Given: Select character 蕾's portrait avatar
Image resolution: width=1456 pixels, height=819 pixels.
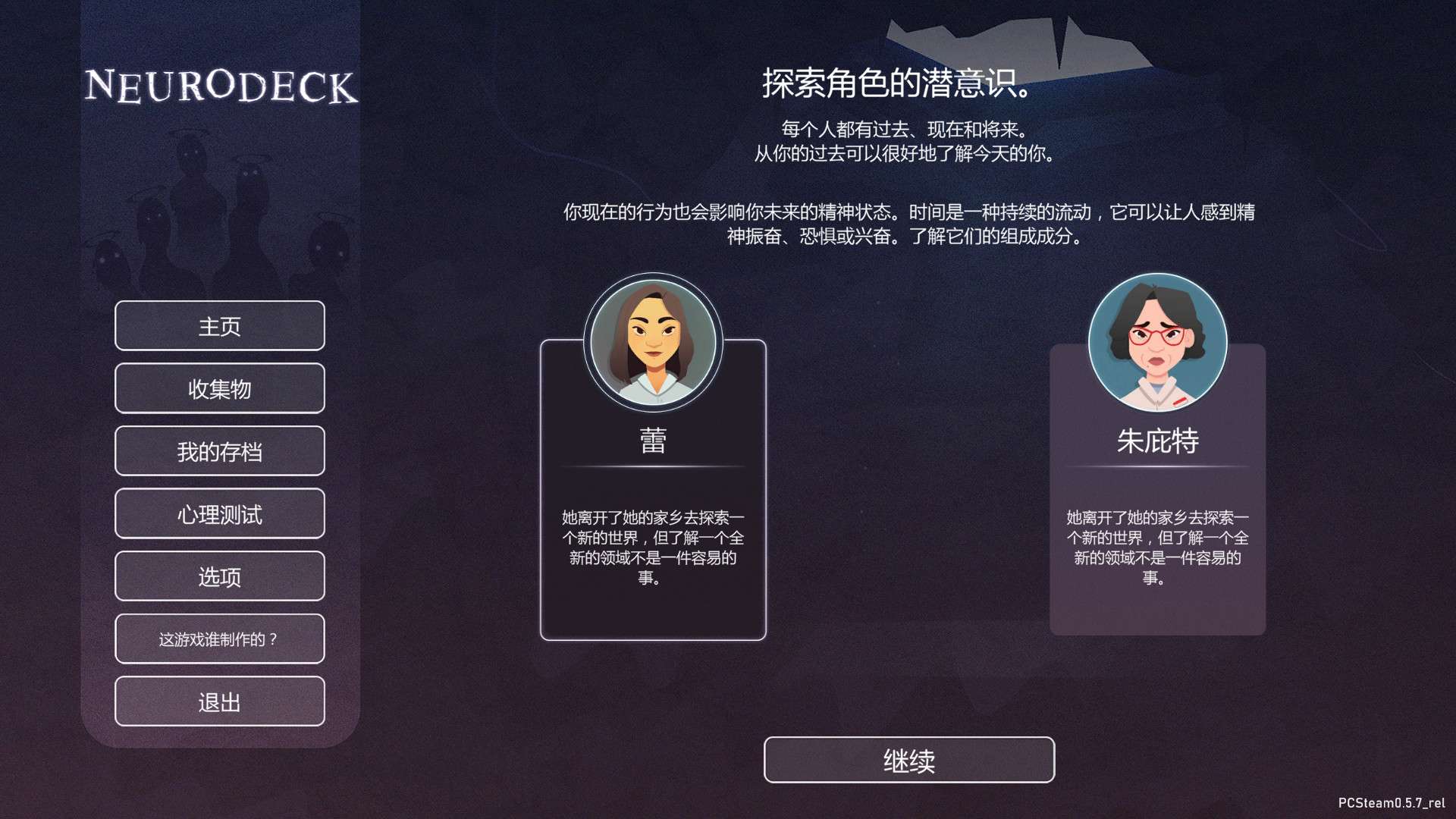Looking at the screenshot, I should click(652, 342).
